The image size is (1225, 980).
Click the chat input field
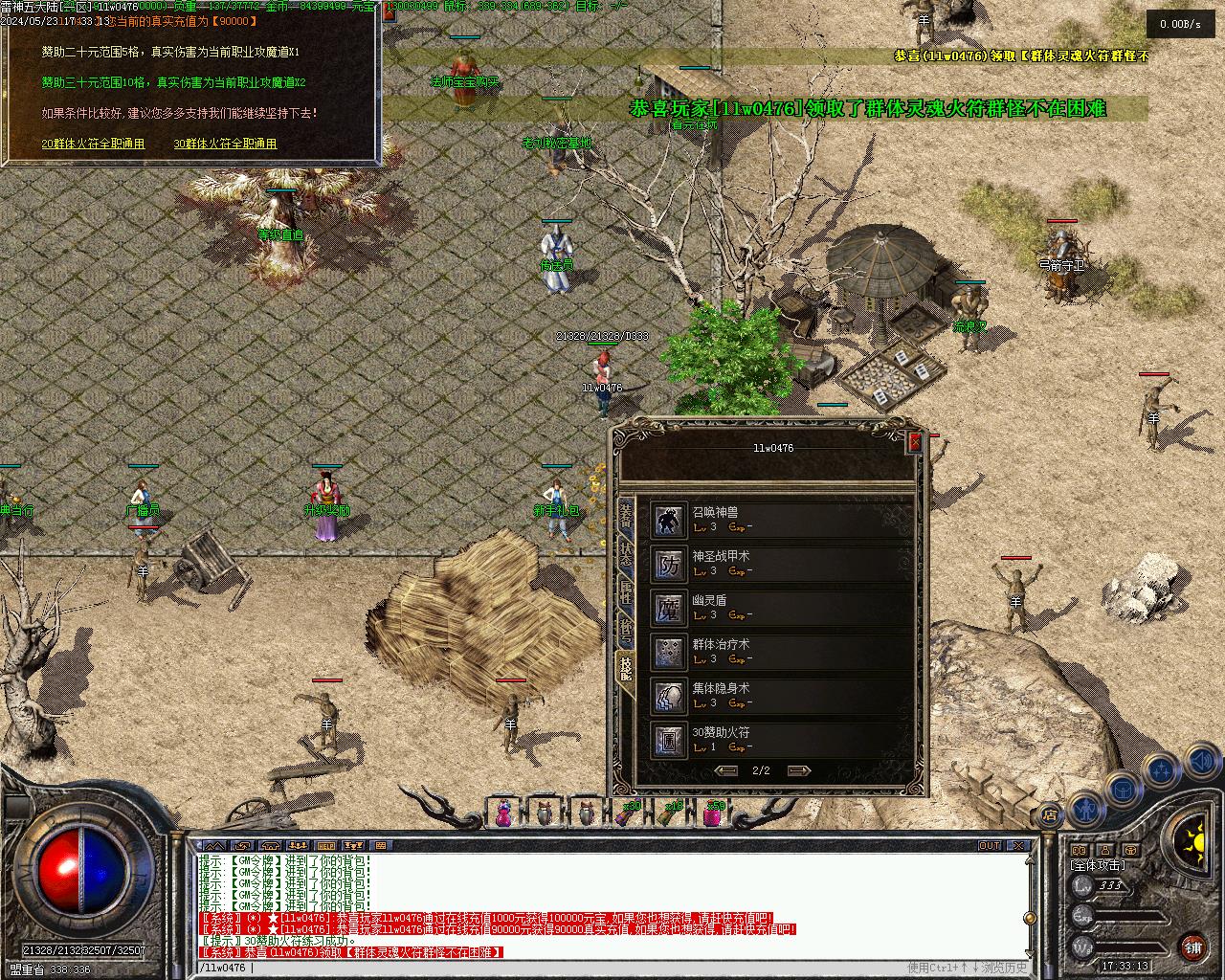(574, 969)
